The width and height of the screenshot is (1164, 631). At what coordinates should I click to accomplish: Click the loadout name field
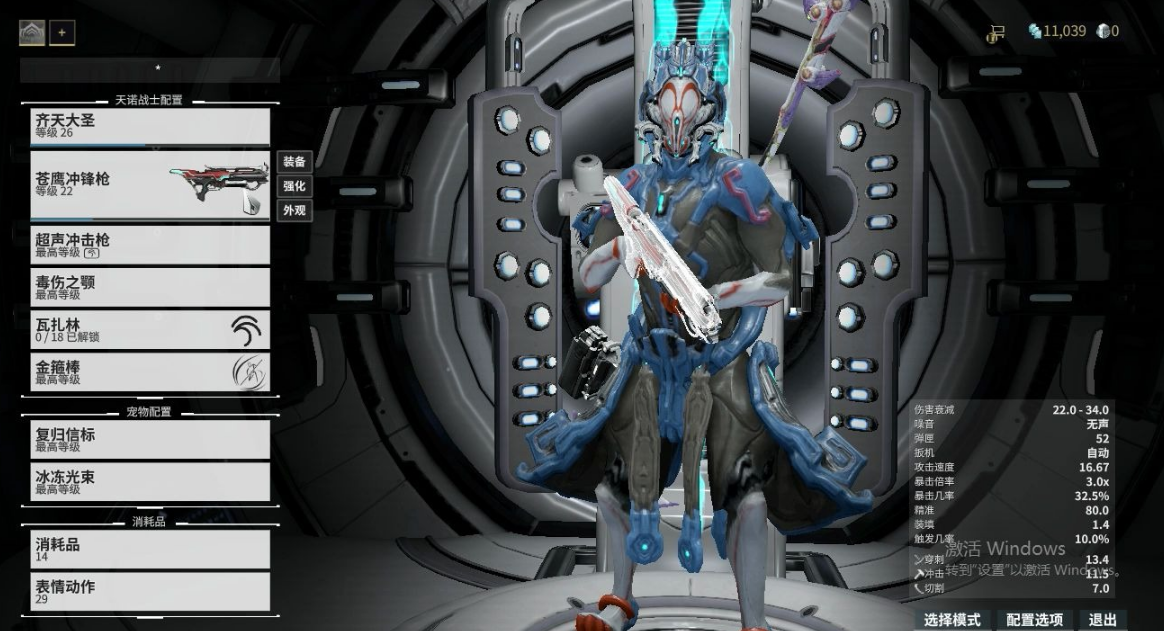click(150, 70)
